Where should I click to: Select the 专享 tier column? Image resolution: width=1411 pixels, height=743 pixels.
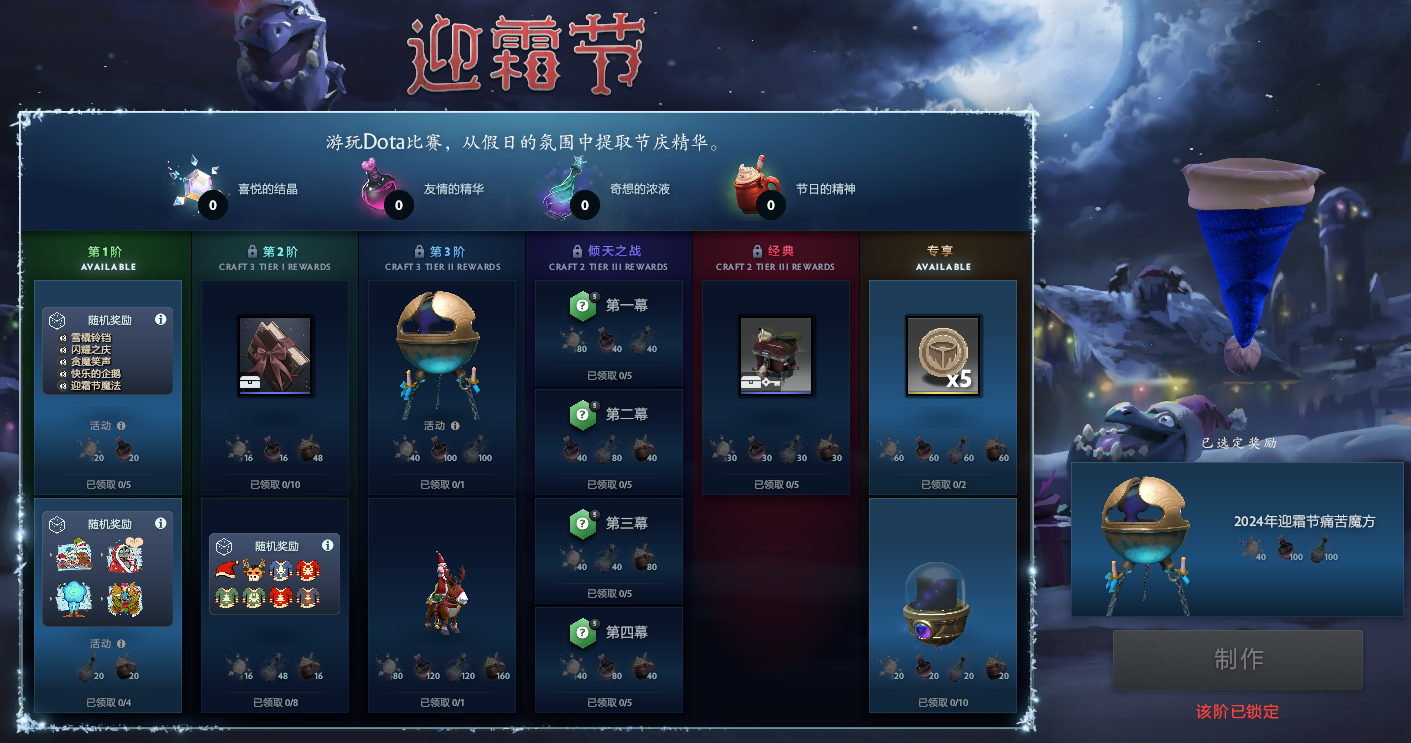941,255
